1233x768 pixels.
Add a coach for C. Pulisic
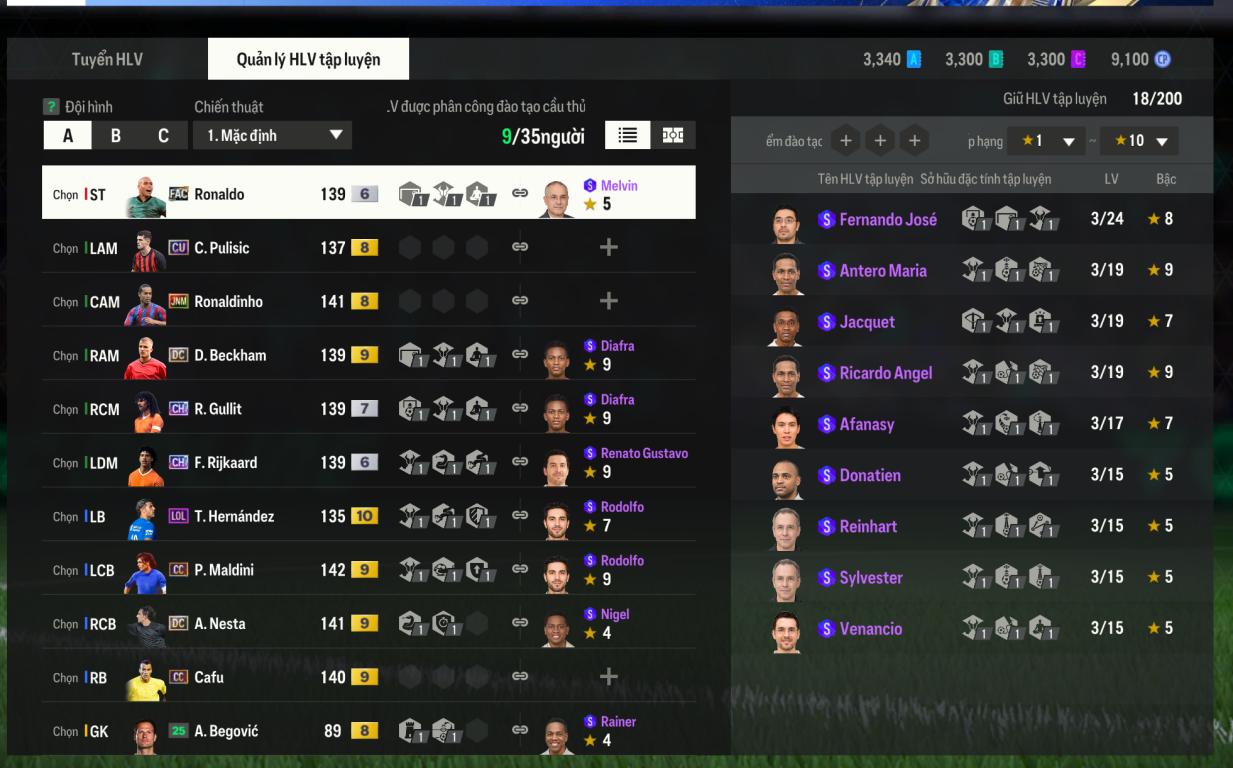click(x=608, y=248)
